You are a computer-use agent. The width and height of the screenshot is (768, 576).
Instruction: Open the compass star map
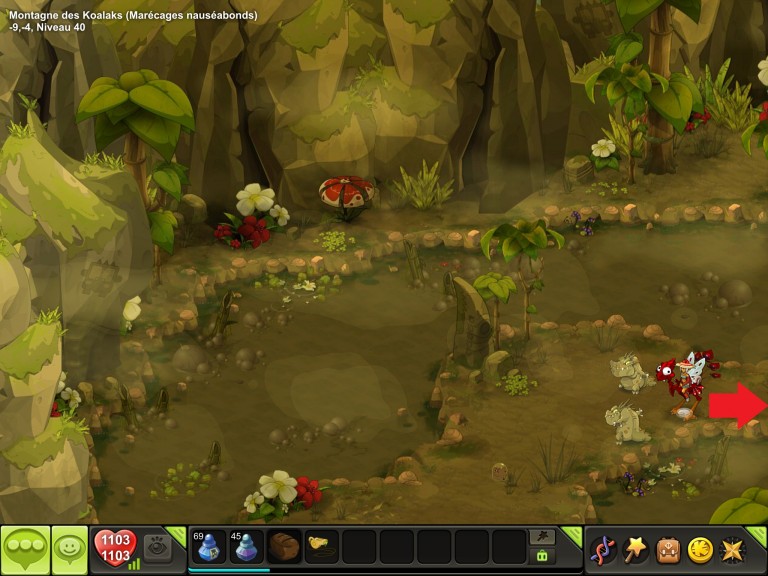tap(733, 549)
